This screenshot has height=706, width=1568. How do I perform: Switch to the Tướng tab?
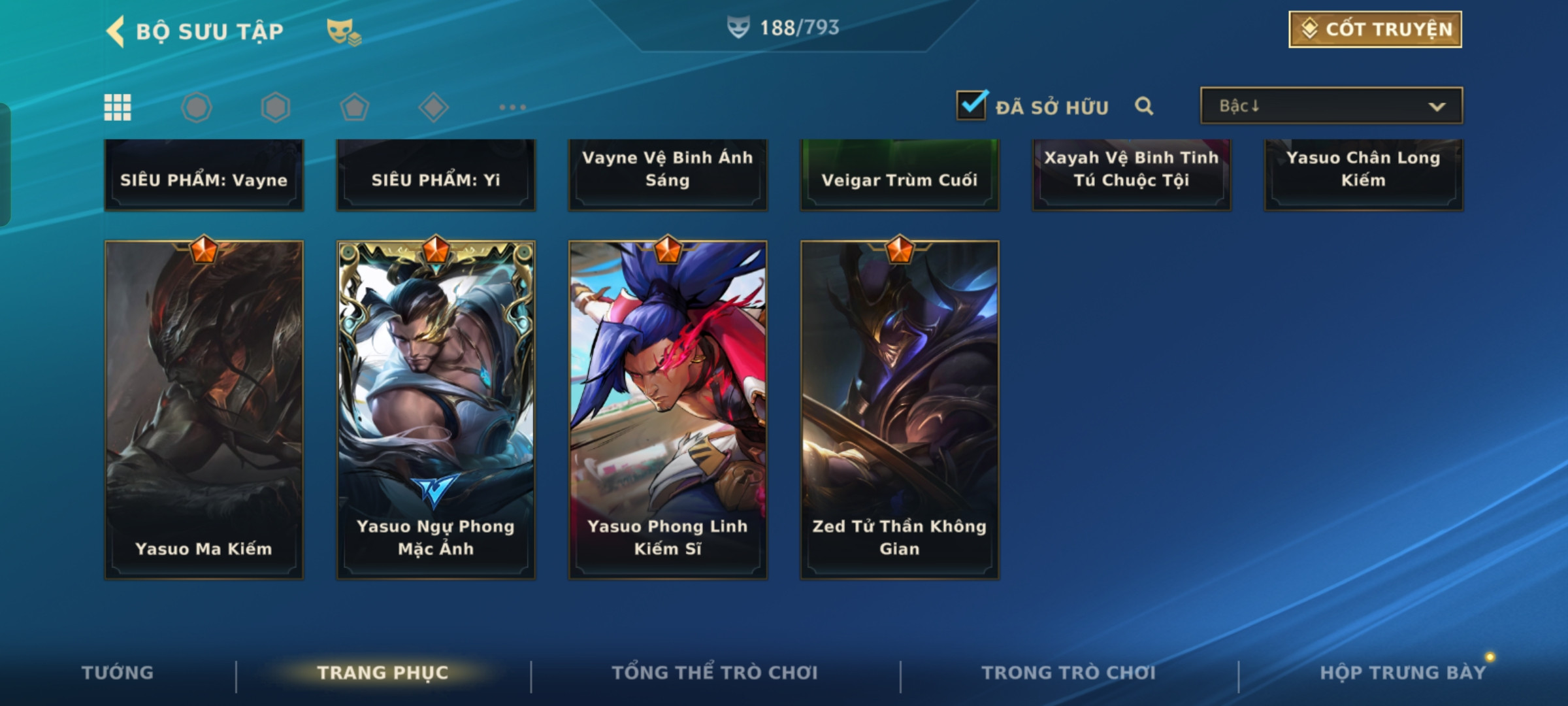coord(118,673)
